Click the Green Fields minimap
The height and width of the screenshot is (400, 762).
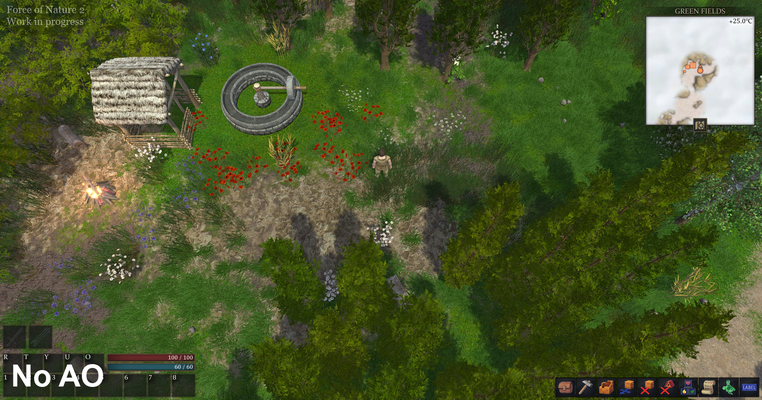[699, 70]
